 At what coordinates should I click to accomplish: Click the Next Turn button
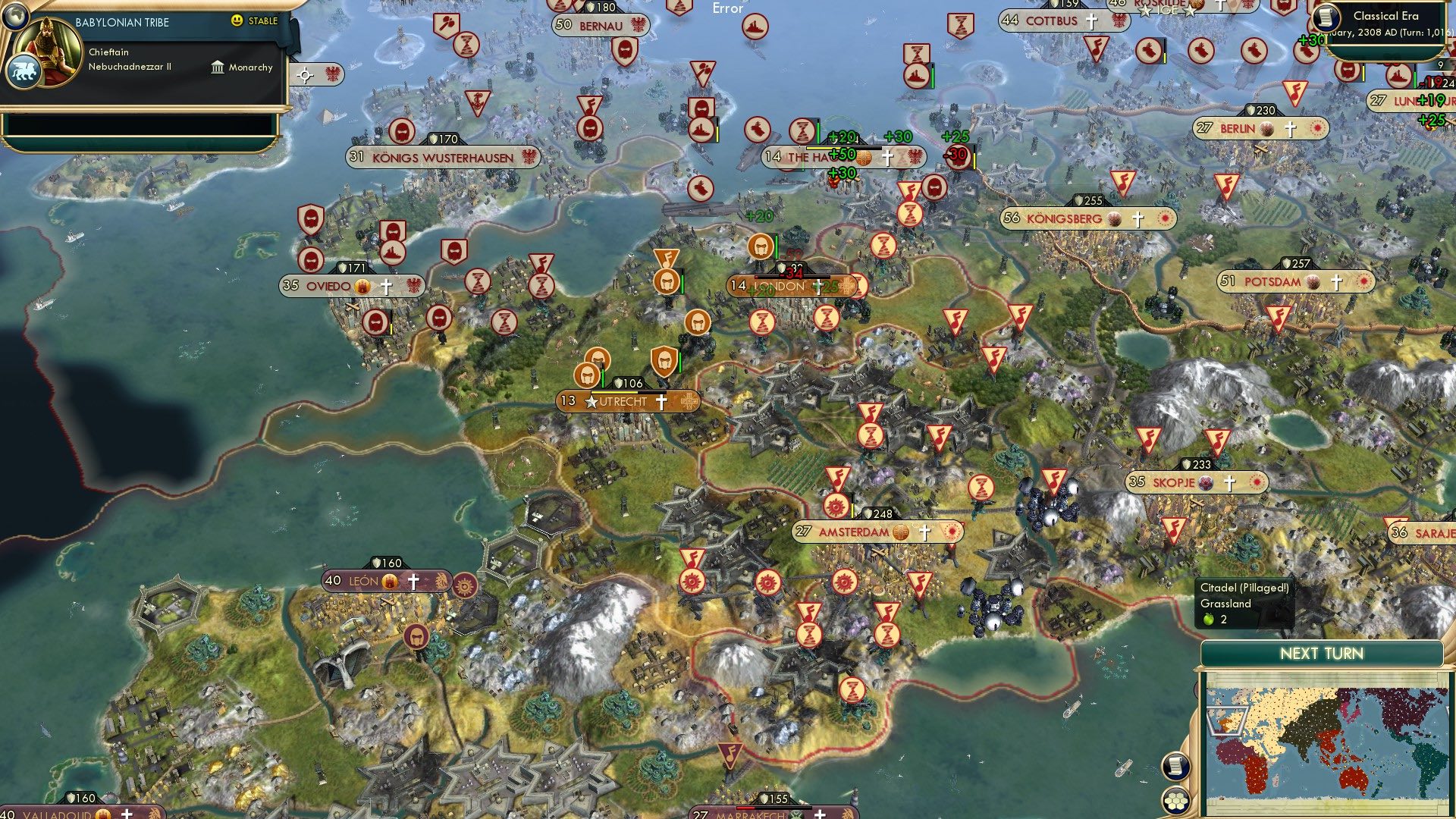tap(1323, 652)
